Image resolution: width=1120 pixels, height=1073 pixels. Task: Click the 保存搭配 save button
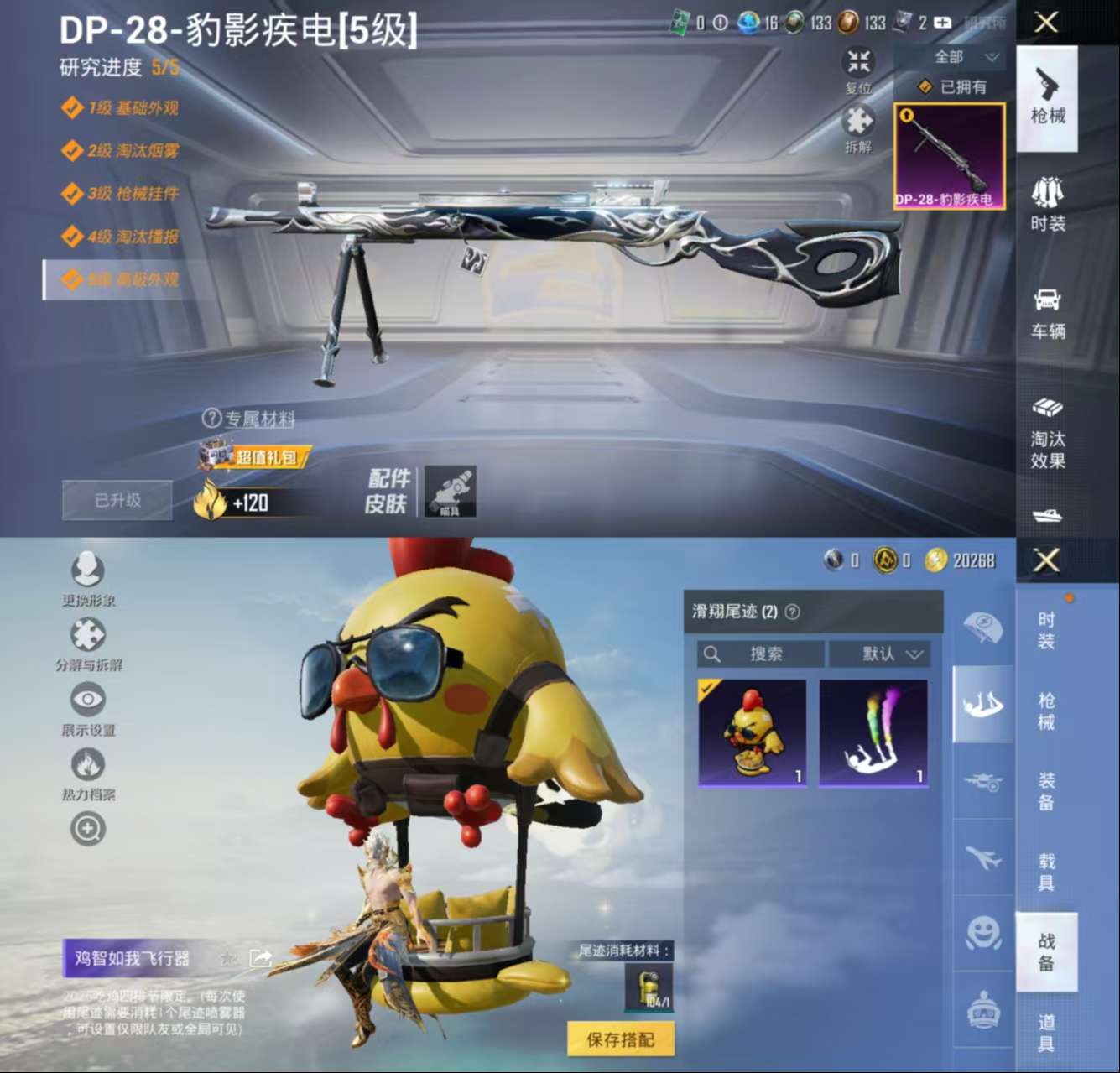pyautogui.click(x=621, y=1038)
